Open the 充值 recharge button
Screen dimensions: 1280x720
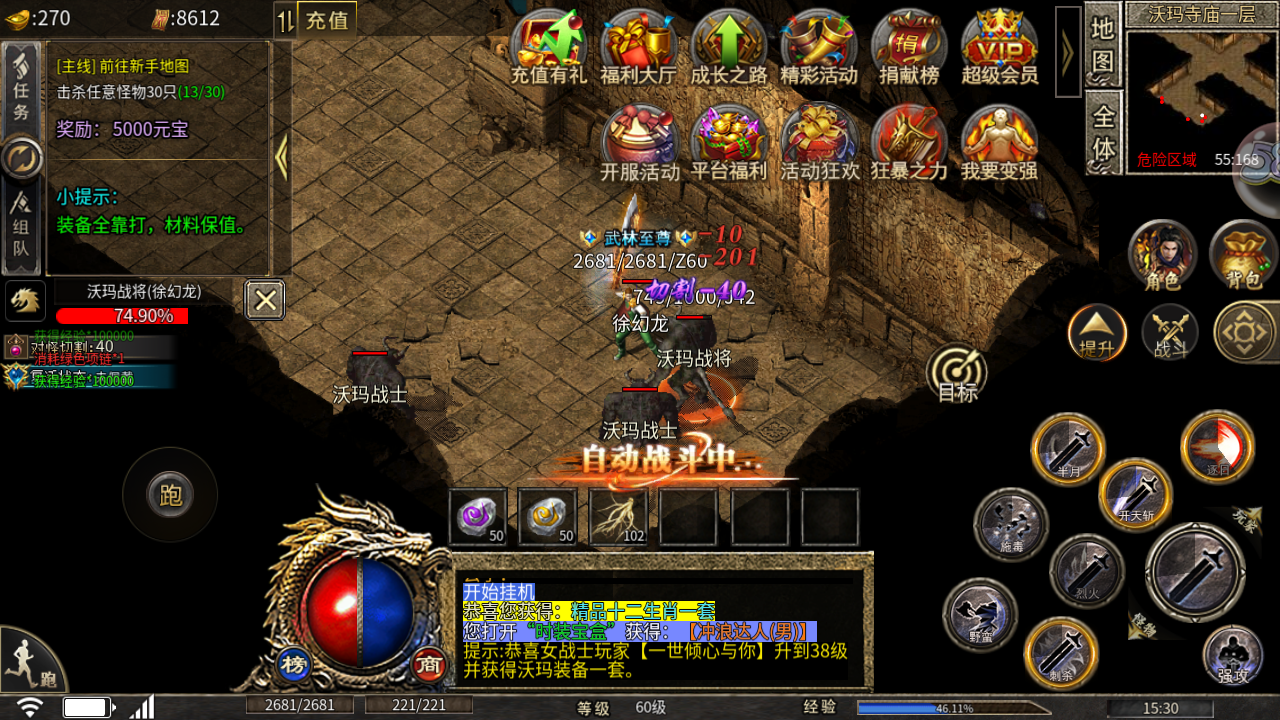[x=327, y=19]
